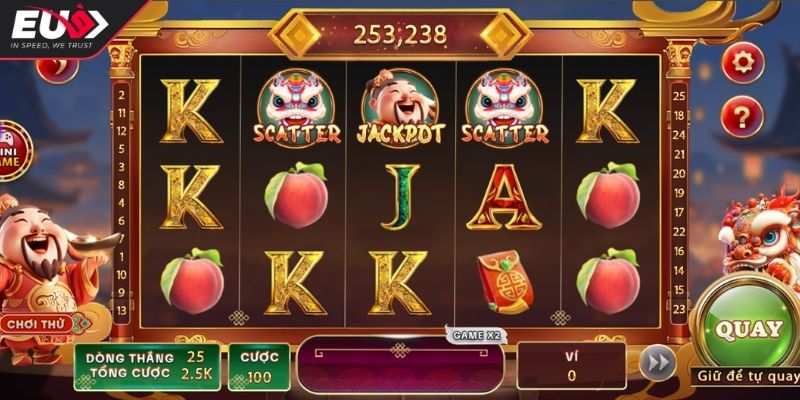
Task: Open settings with the gear icon
Action: click(742, 62)
